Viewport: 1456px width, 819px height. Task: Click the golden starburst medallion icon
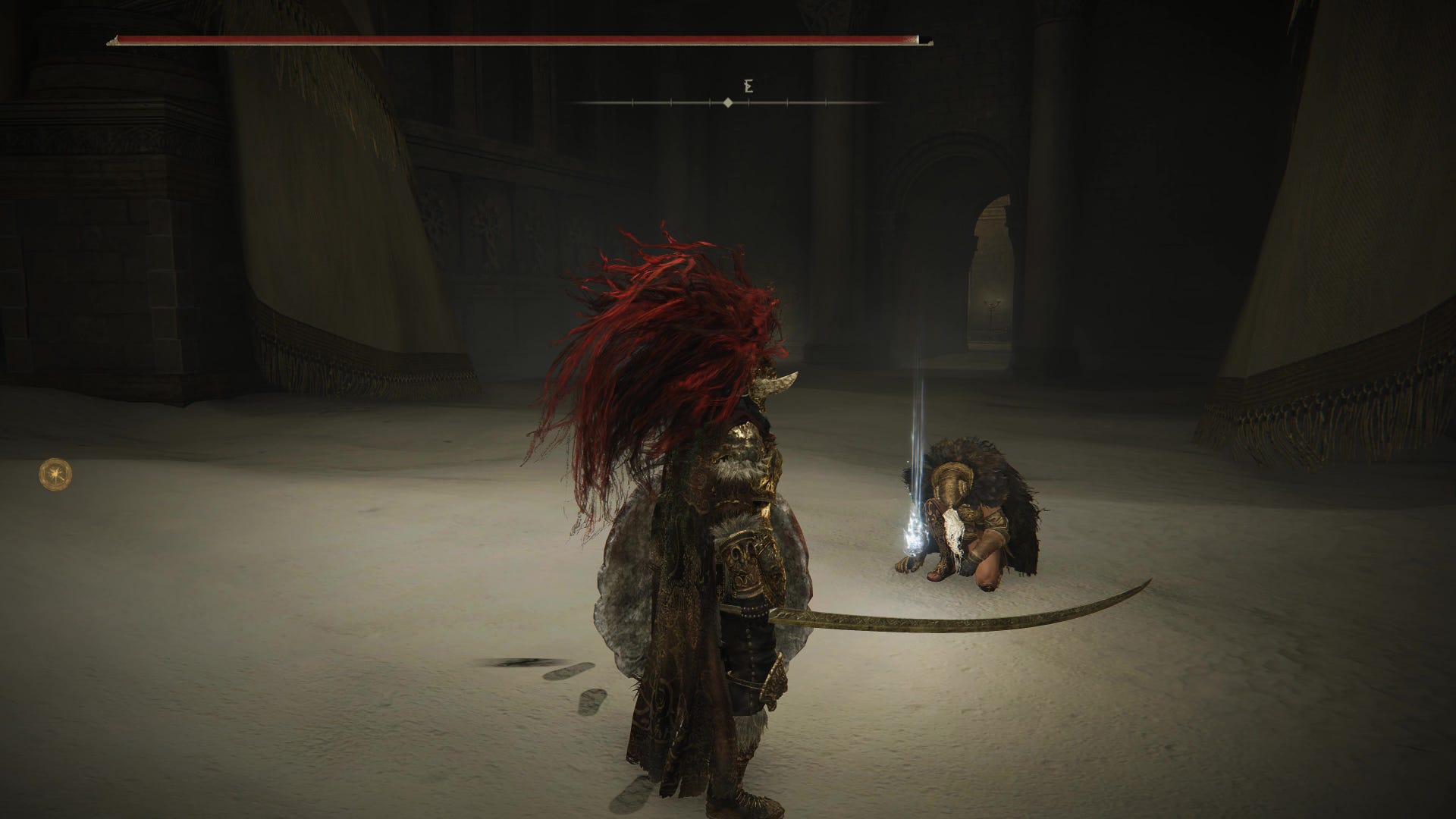point(56,474)
